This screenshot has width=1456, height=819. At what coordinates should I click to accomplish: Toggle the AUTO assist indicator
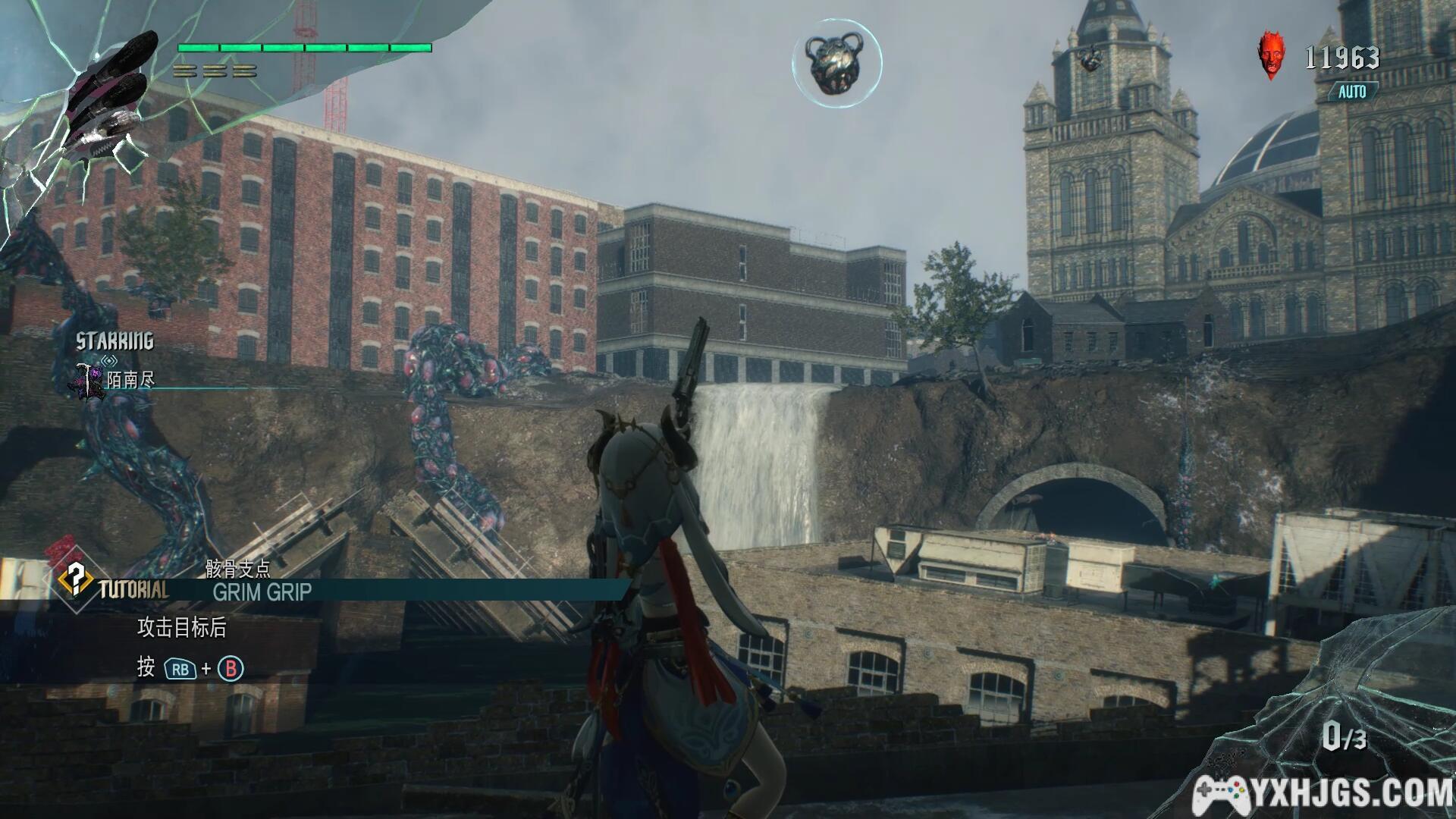(1352, 92)
